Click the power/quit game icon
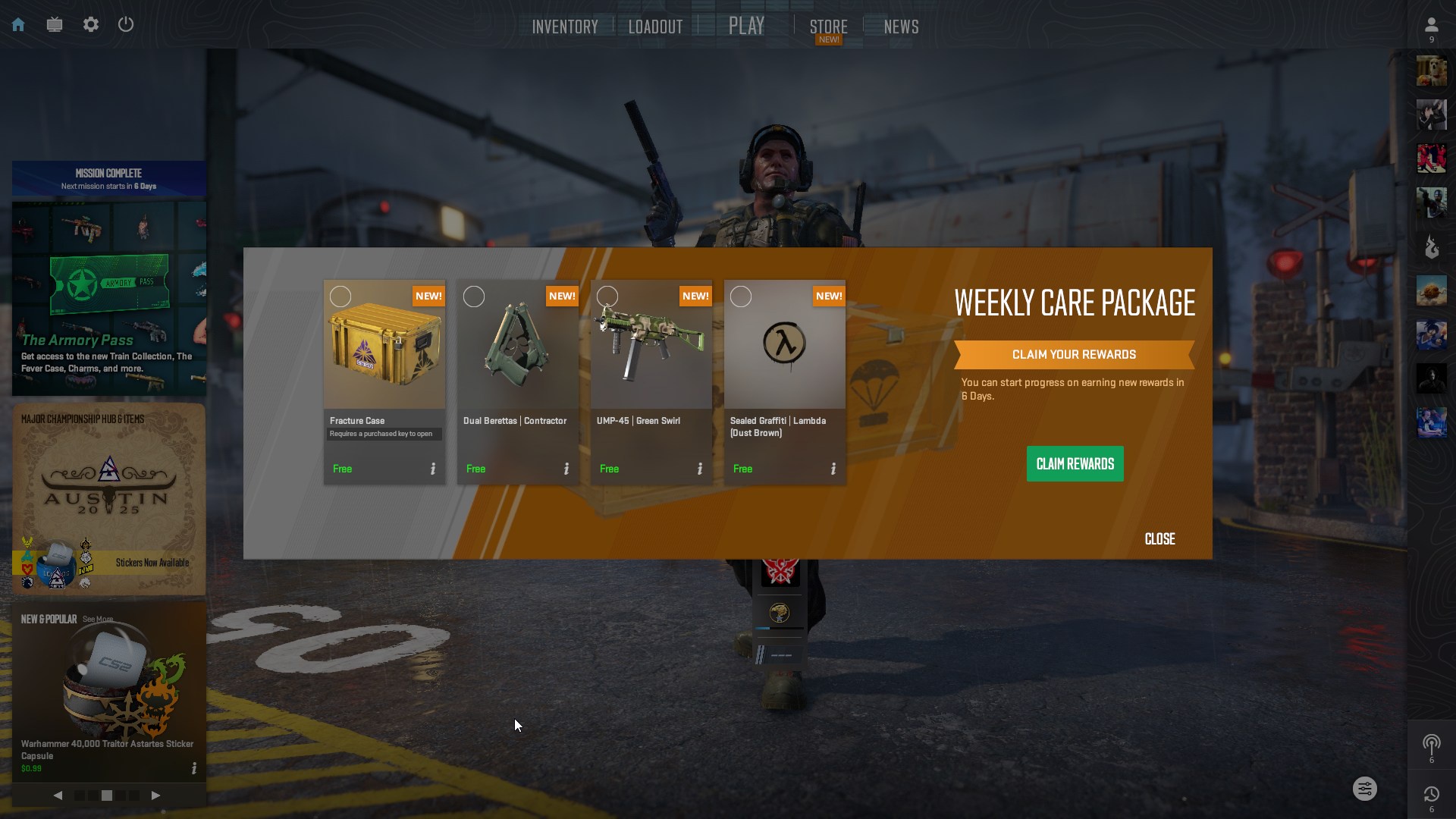Image resolution: width=1456 pixels, height=819 pixels. coord(126,24)
